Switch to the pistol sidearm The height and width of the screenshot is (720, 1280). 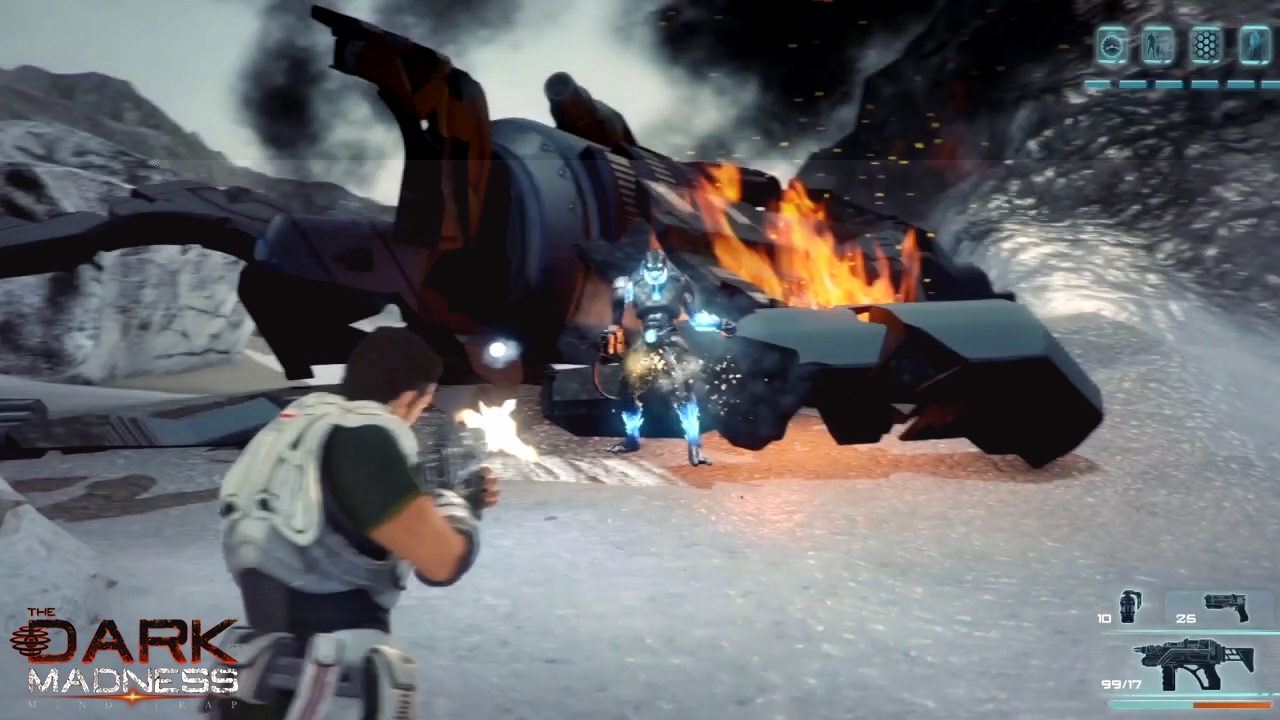[x=1226, y=606]
